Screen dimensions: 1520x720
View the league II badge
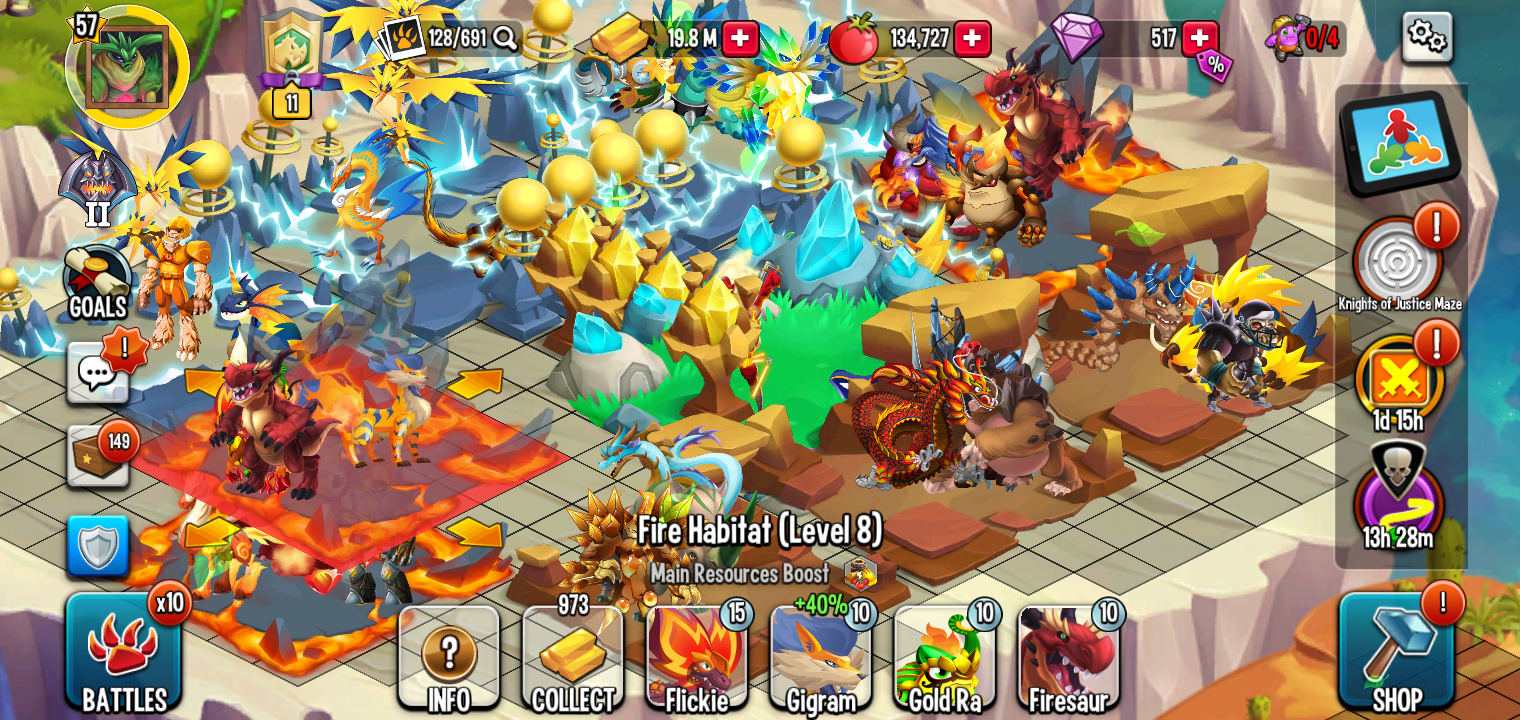tap(96, 180)
